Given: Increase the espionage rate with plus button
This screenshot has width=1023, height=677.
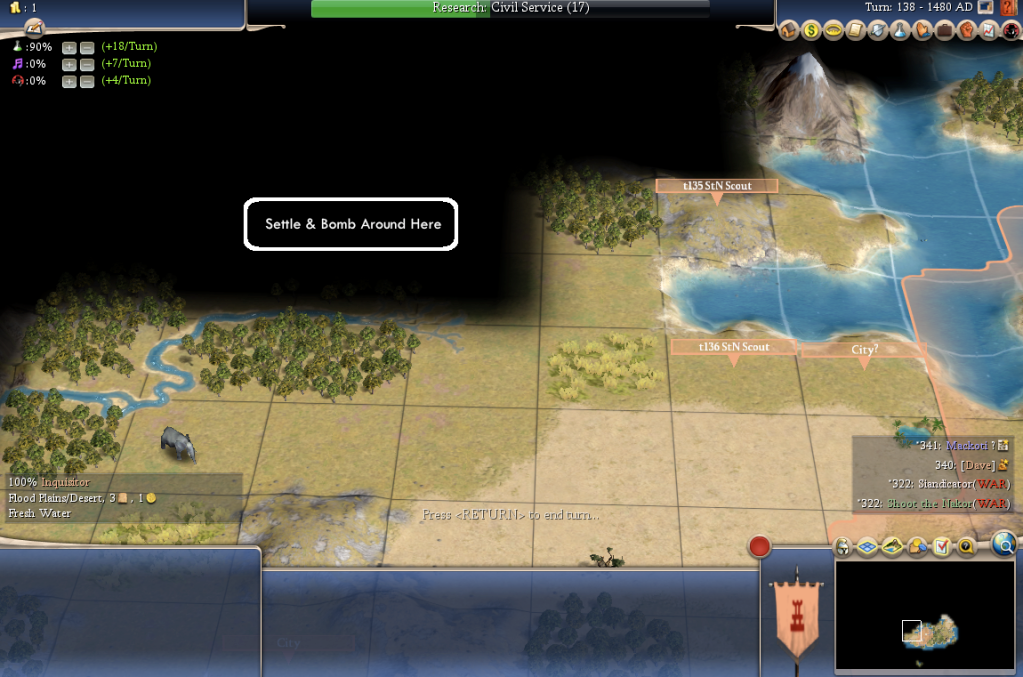Looking at the screenshot, I should [x=69, y=81].
